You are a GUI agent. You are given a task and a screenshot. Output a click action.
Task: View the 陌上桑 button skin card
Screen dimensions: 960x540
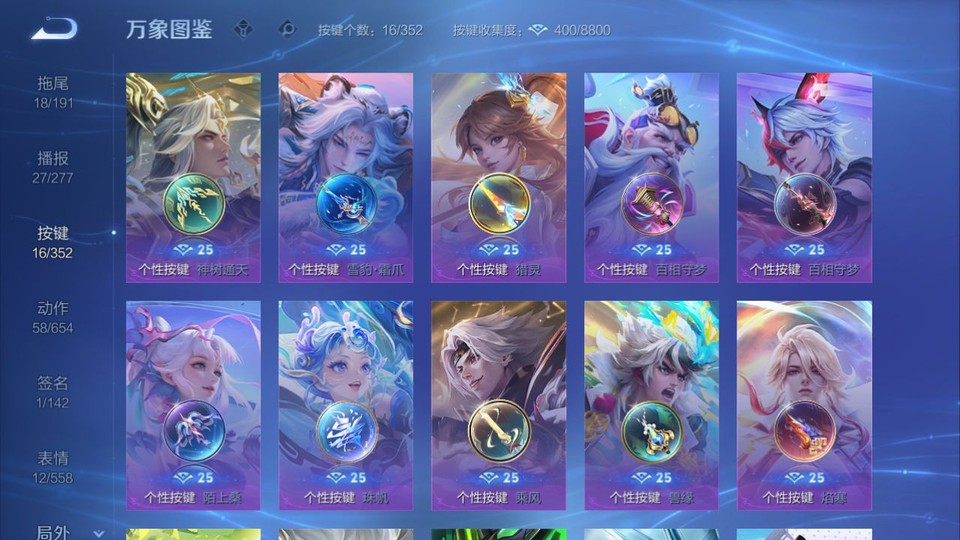click(x=193, y=405)
